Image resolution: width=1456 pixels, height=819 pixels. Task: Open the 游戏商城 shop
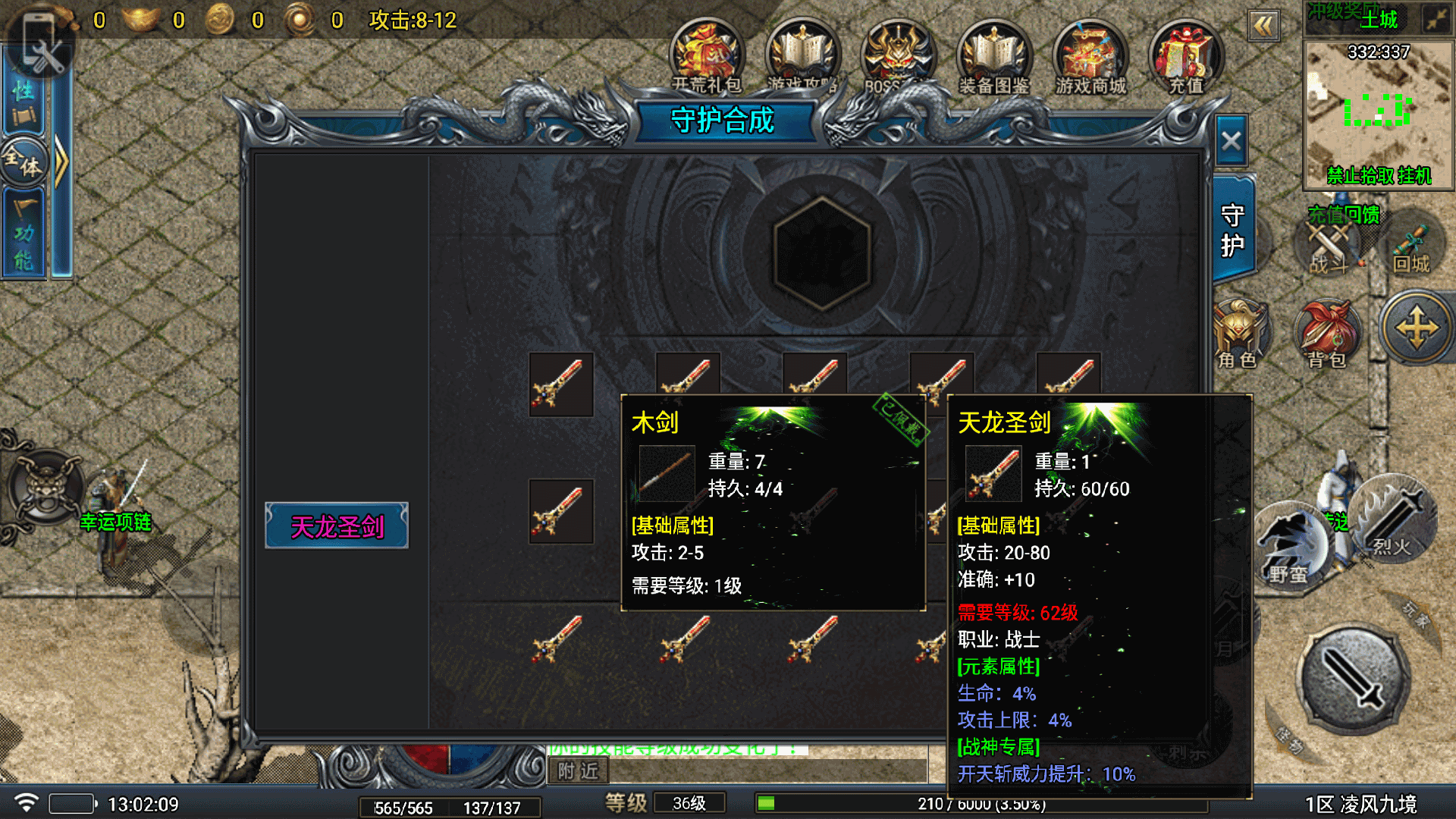(x=1090, y=56)
